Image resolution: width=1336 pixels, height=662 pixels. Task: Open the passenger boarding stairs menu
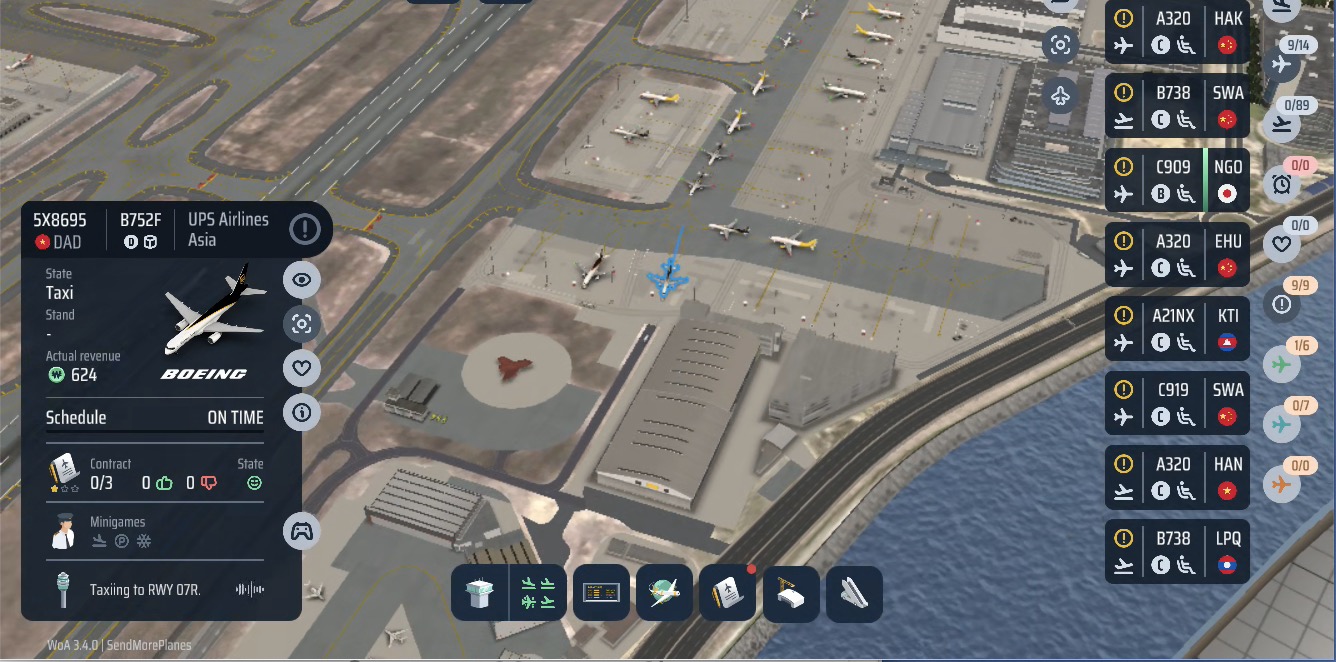point(854,594)
